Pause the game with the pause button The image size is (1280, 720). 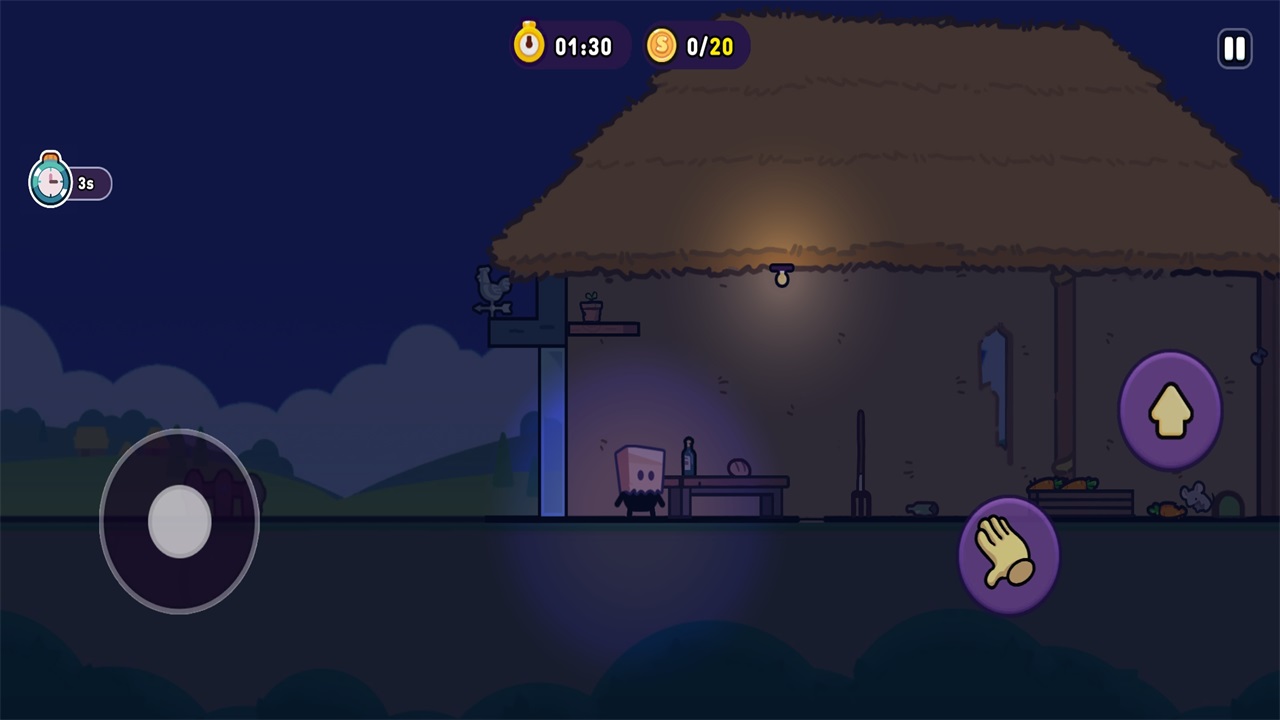point(1234,48)
